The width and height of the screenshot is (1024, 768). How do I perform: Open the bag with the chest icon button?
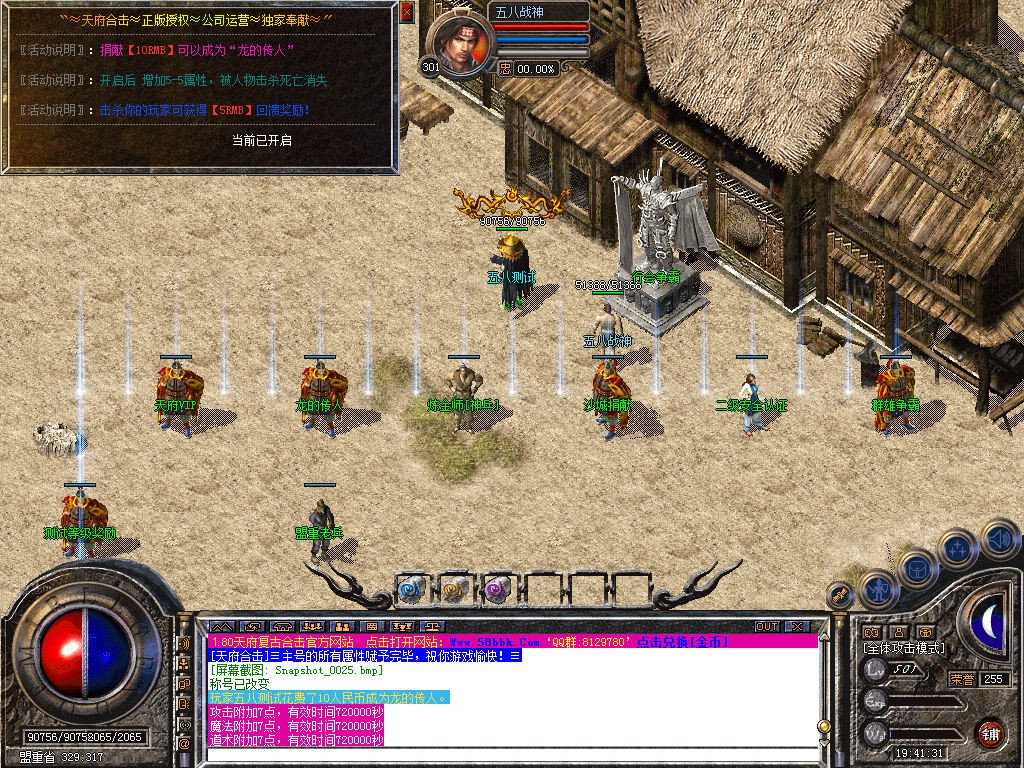point(916,570)
